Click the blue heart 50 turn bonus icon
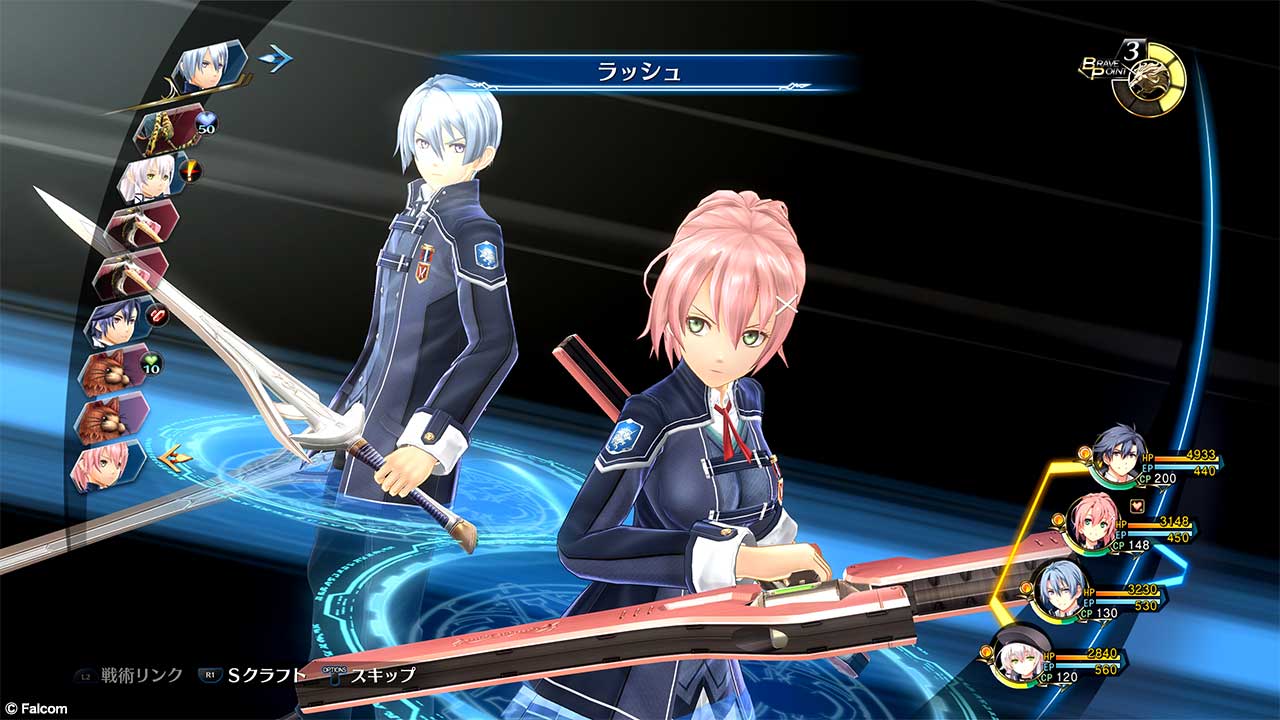The width and height of the screenshot is (1280, 720). tap(207, 122)
